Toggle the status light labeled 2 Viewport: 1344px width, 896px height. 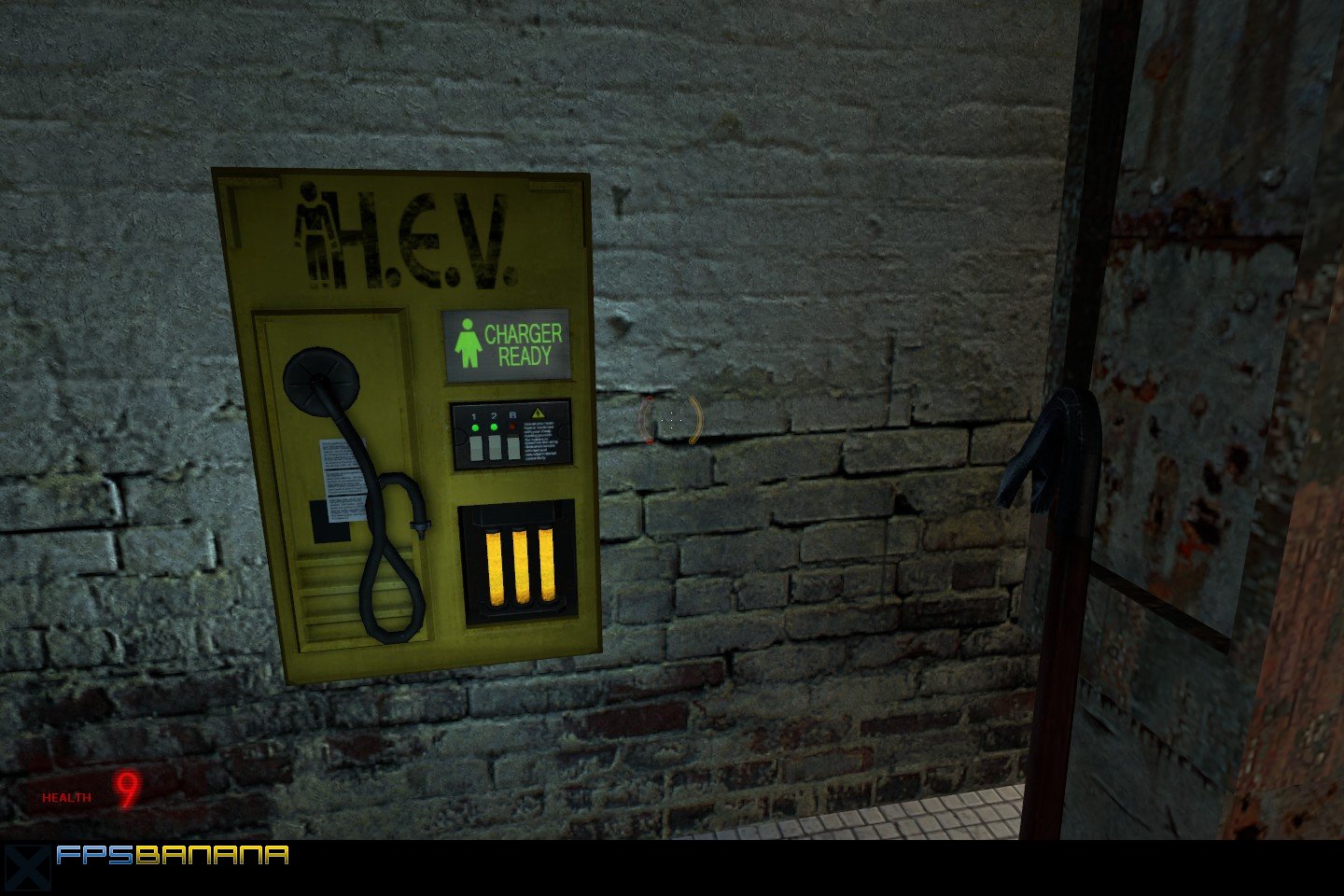[x=494, y=427]
